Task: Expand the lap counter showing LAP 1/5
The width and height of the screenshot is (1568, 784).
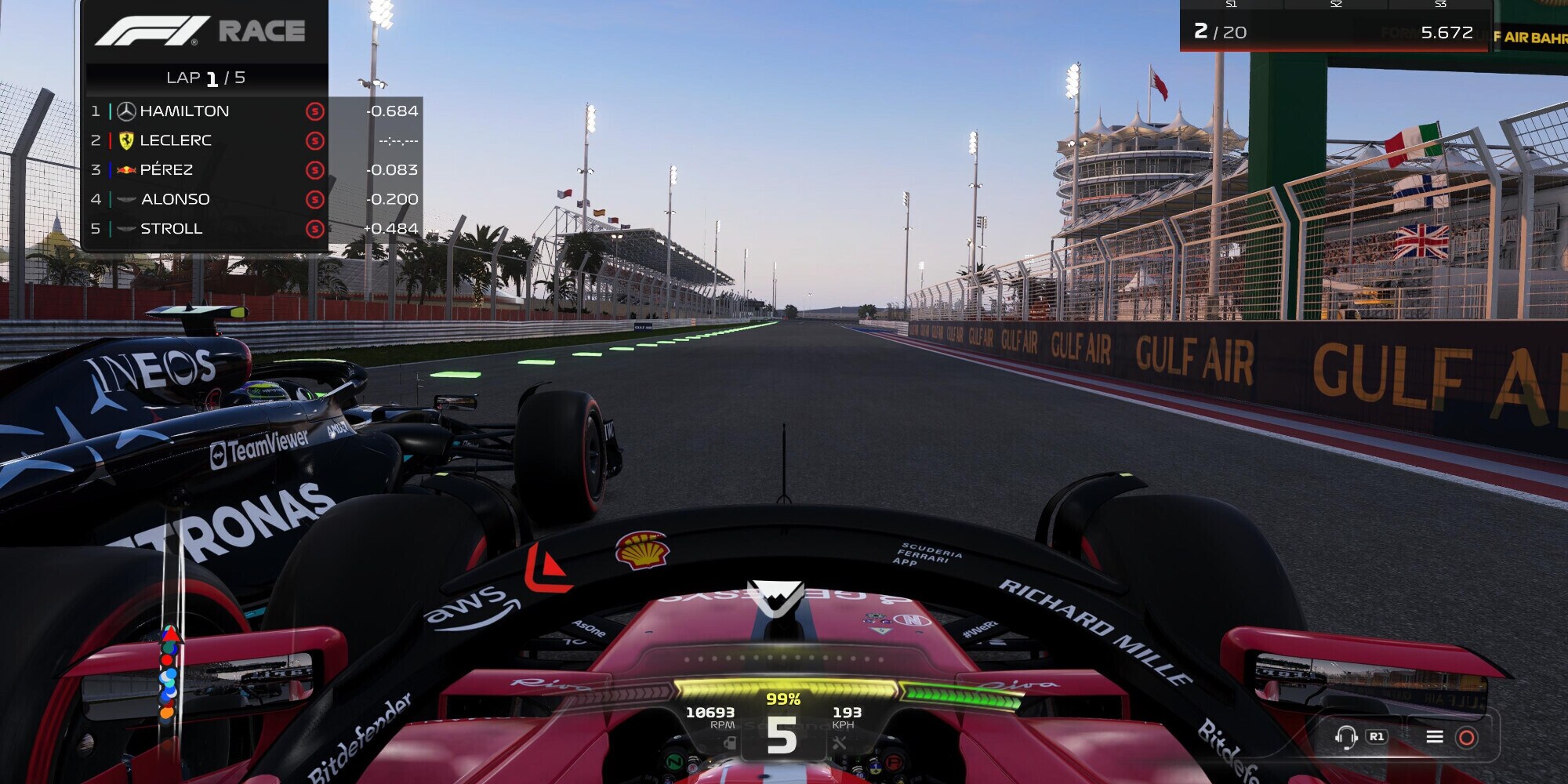Action: [206, 76]
